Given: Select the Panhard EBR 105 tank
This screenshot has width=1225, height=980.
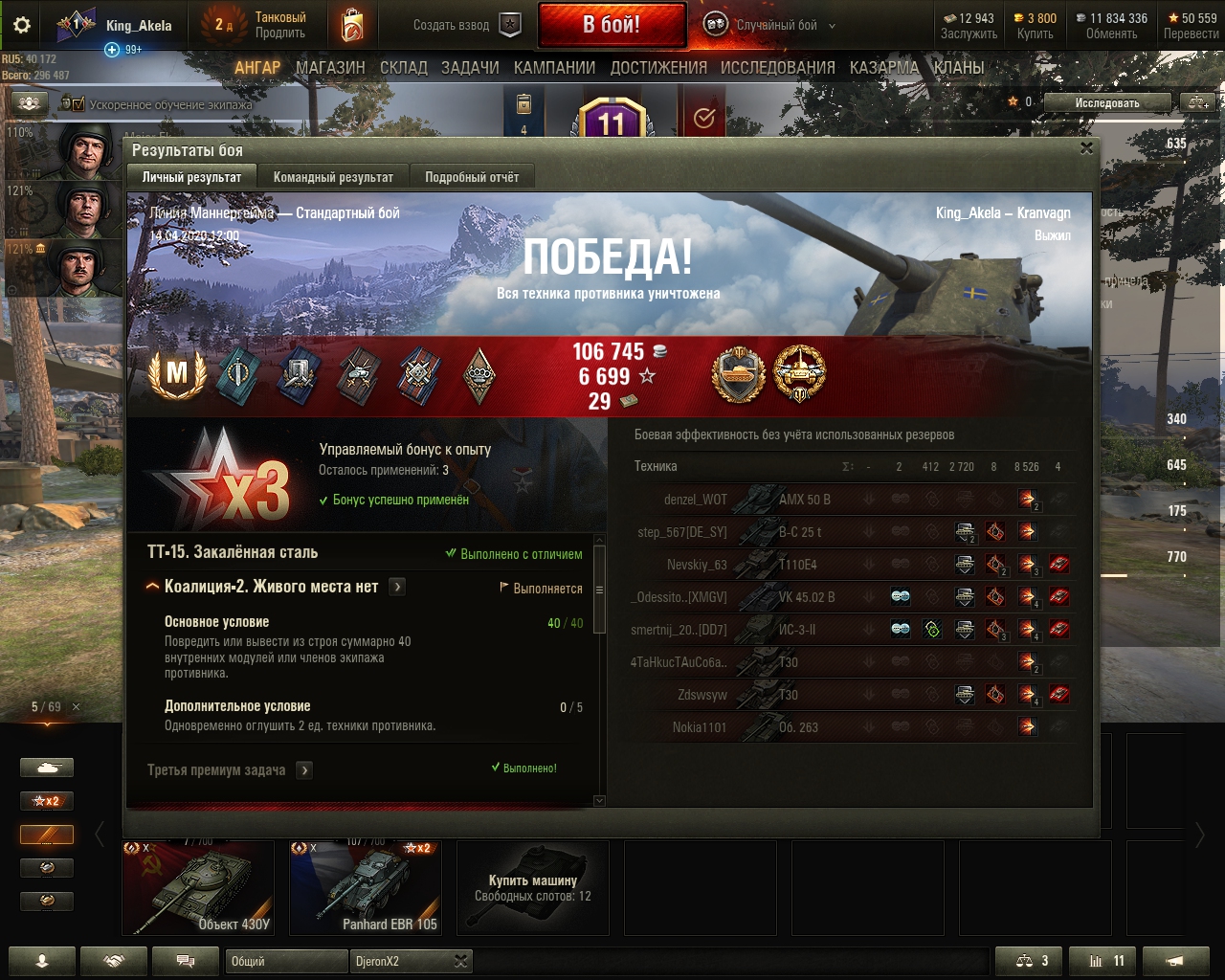Looking at the screenshot, I should [x=366, y=887].
